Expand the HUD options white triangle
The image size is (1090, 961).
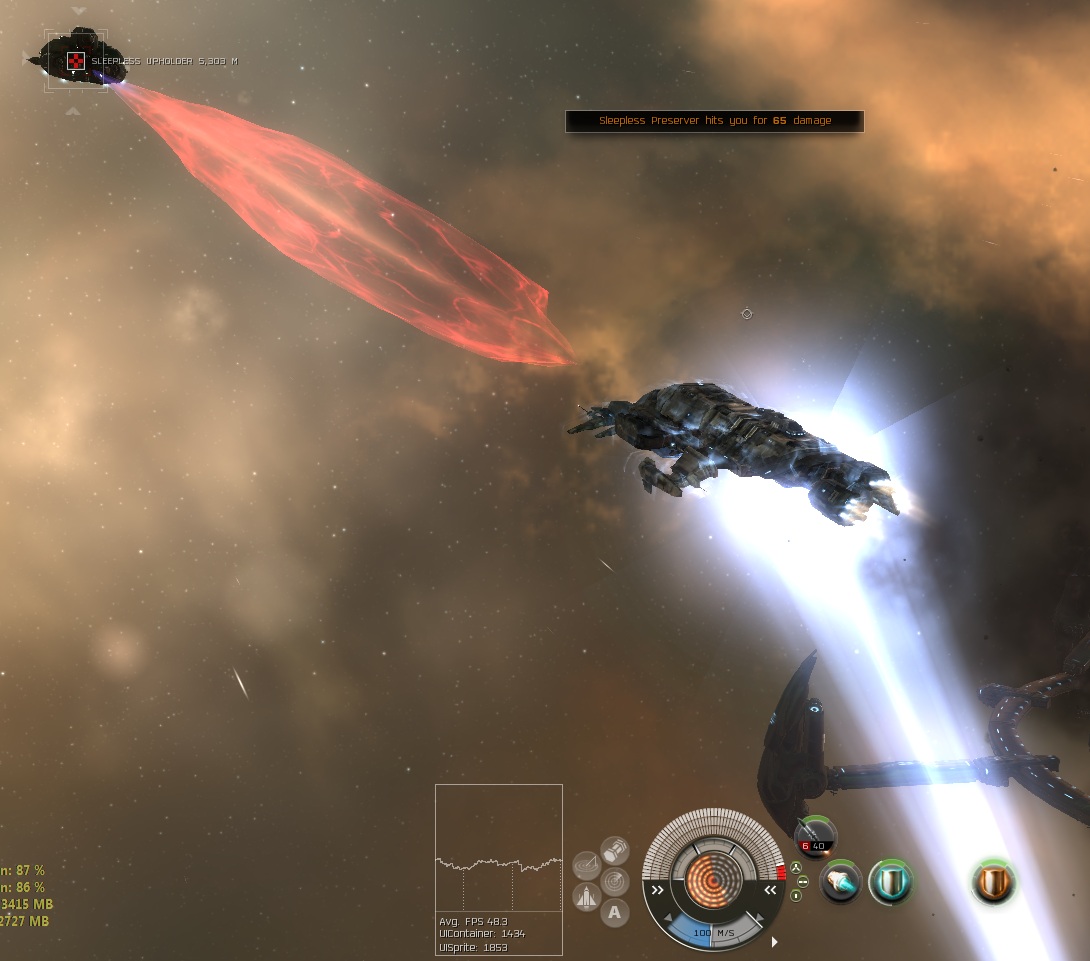pyautogui.click(x=774, y=941)
